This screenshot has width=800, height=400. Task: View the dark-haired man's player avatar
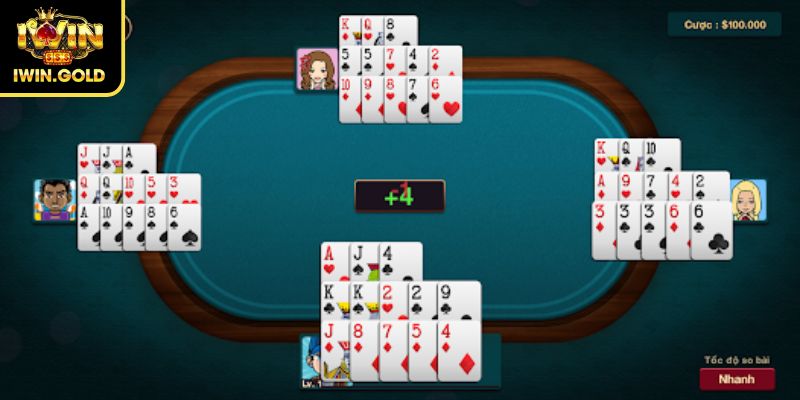[x=55, y=201]
